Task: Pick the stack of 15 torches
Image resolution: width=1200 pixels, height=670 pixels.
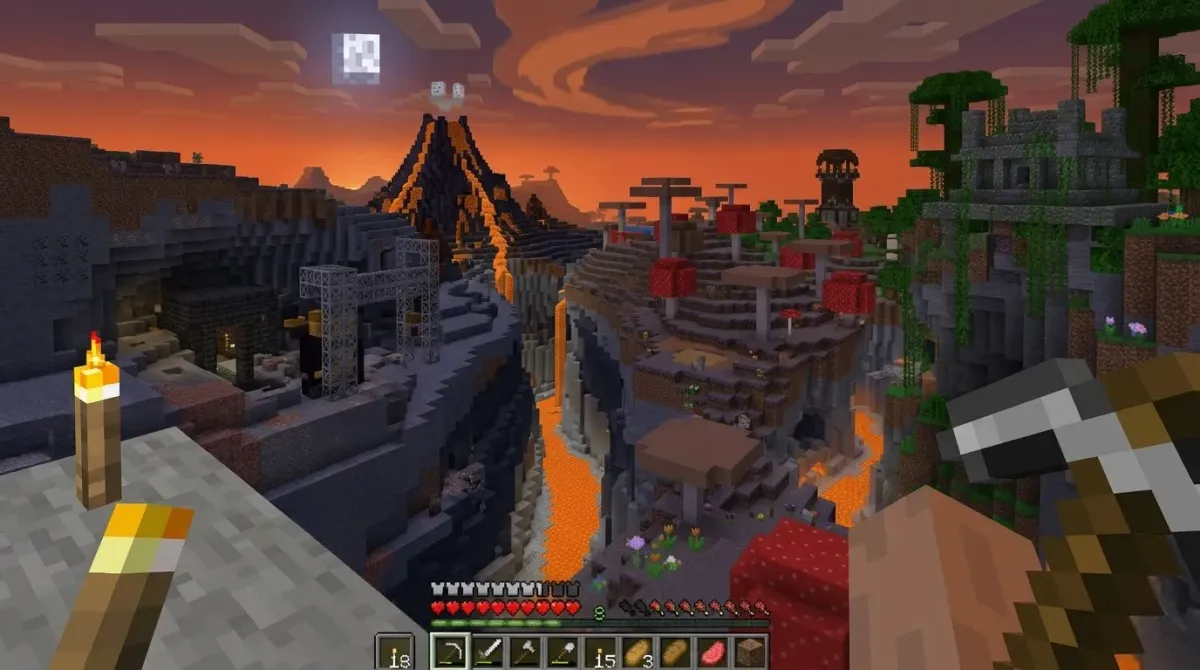Action: (x=599, y=652)
